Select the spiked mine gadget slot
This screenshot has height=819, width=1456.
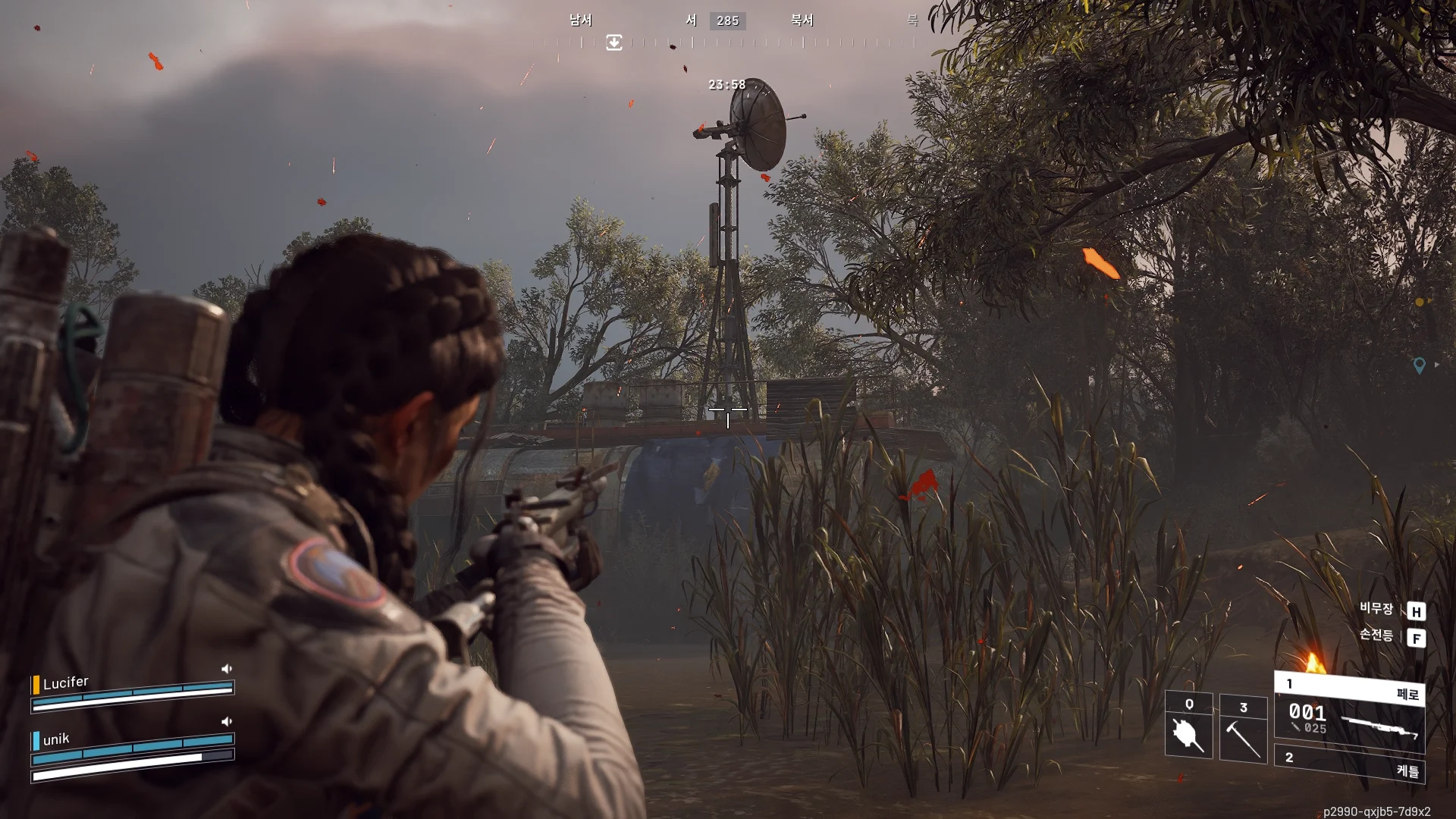click(1188, 726)
